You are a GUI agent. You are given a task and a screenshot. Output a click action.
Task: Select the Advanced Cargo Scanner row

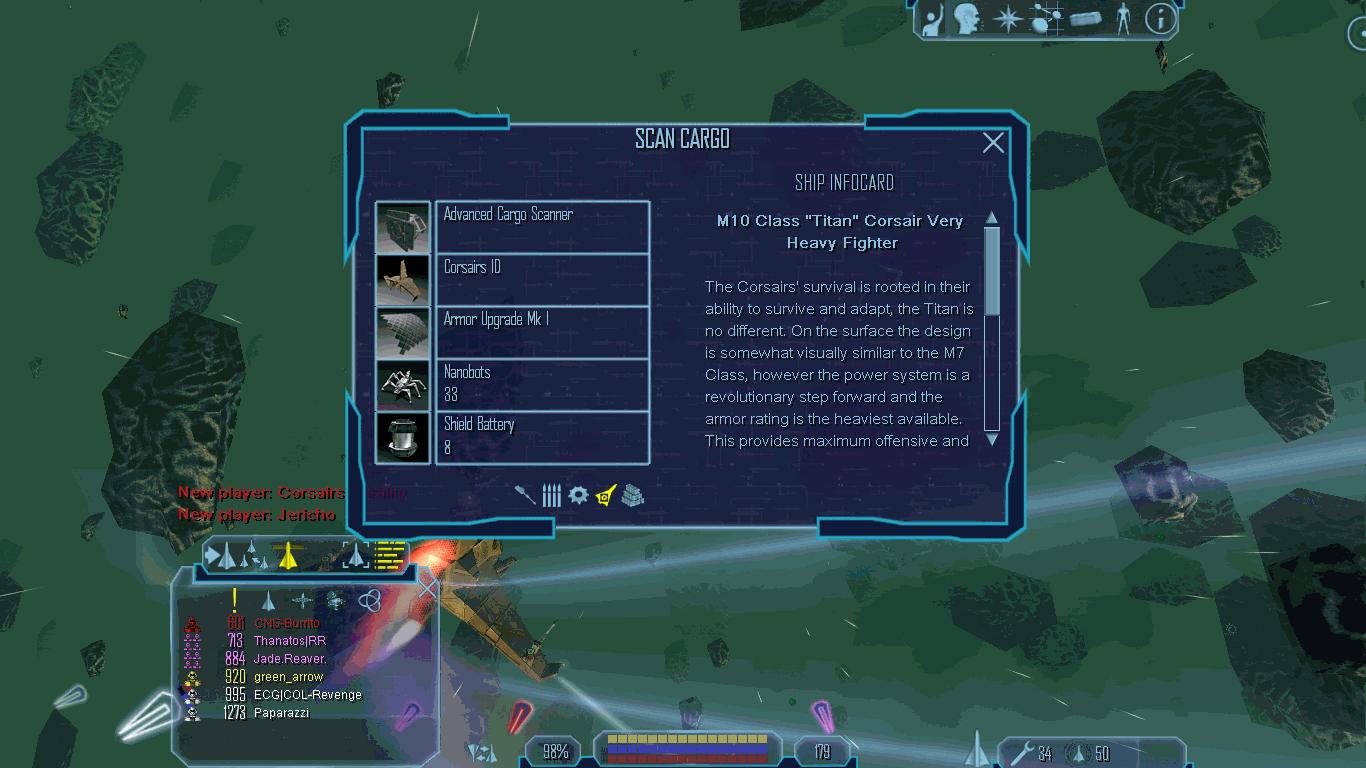(x=542, y=227)
